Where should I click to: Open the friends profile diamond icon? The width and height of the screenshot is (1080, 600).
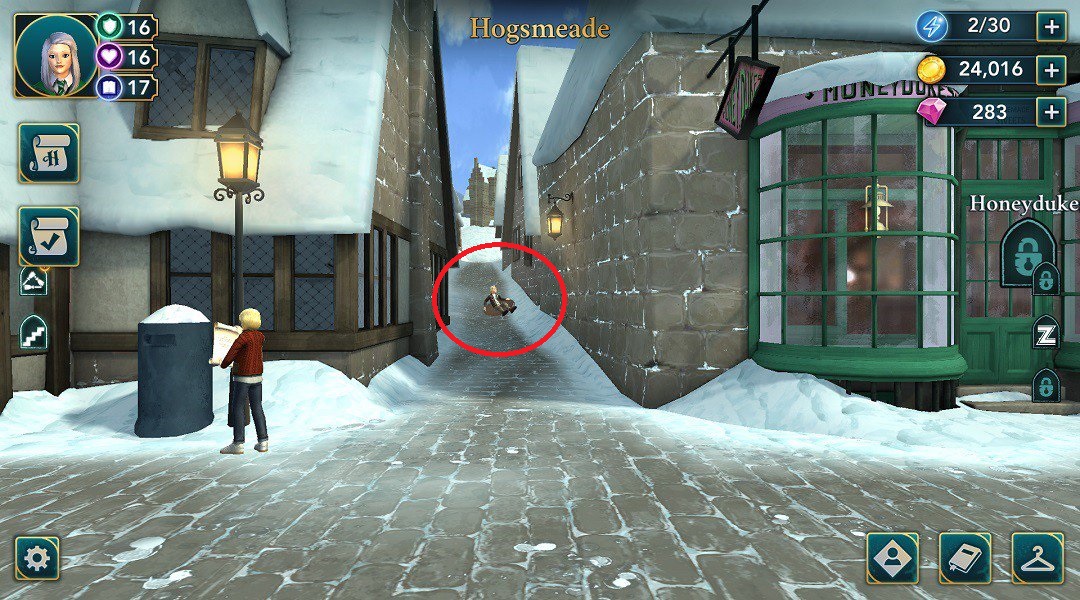(x=892, y=558)
